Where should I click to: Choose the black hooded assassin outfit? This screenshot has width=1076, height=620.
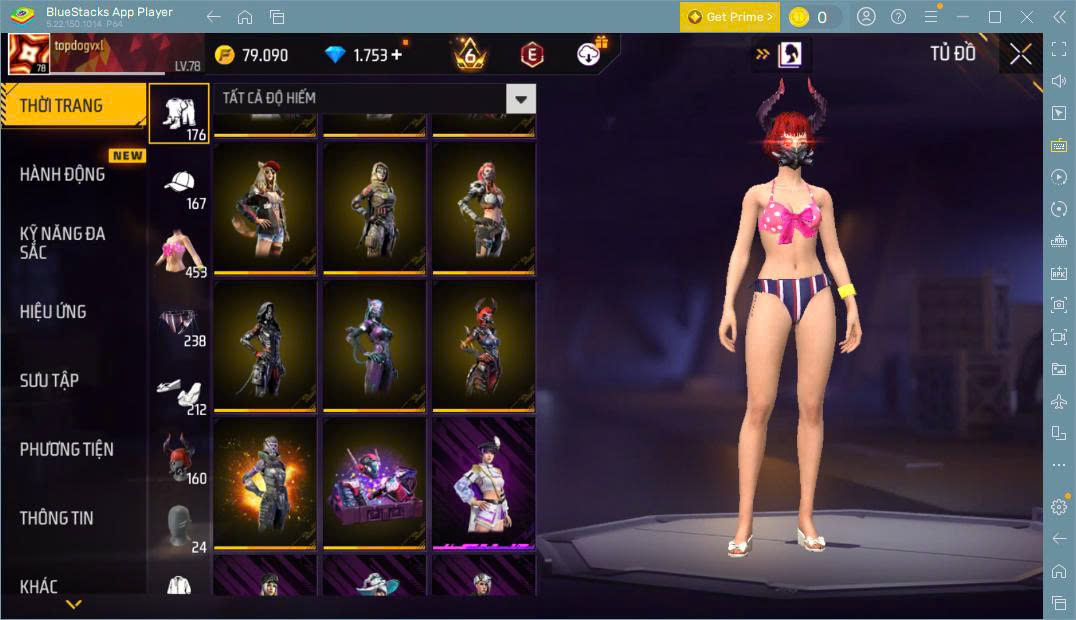(265, 345)
